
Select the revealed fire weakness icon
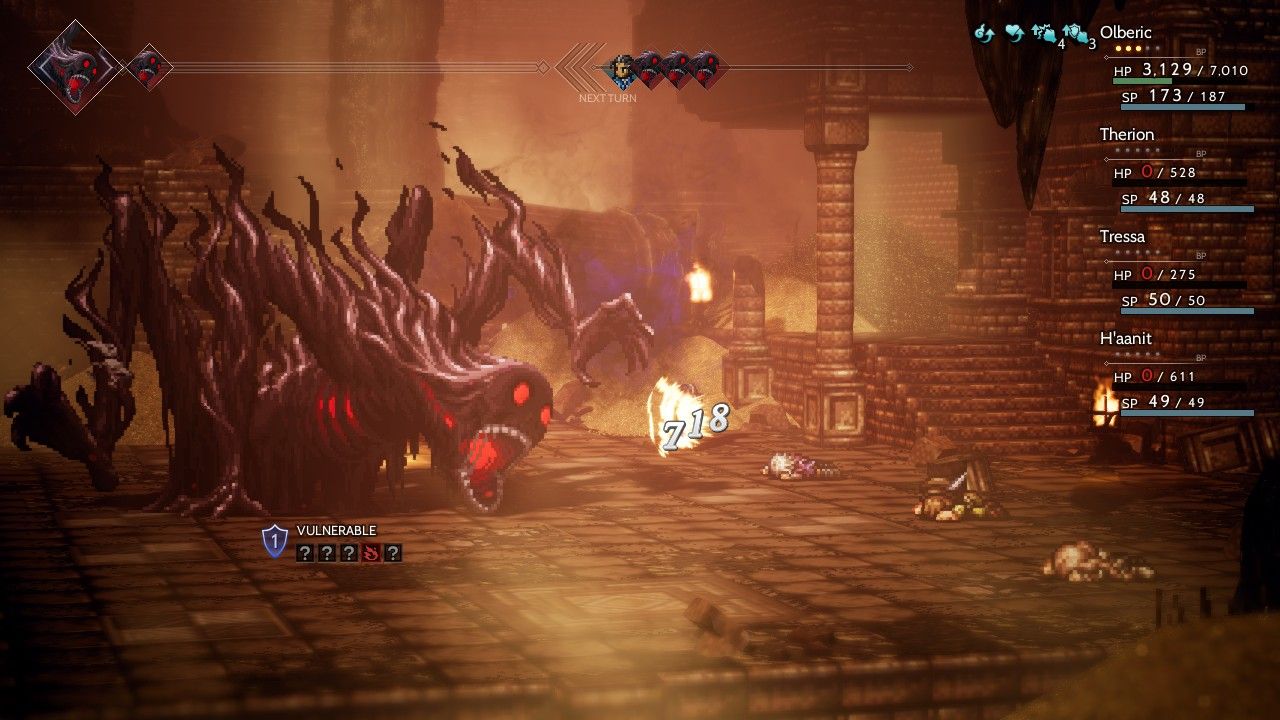tap(371, 552)
